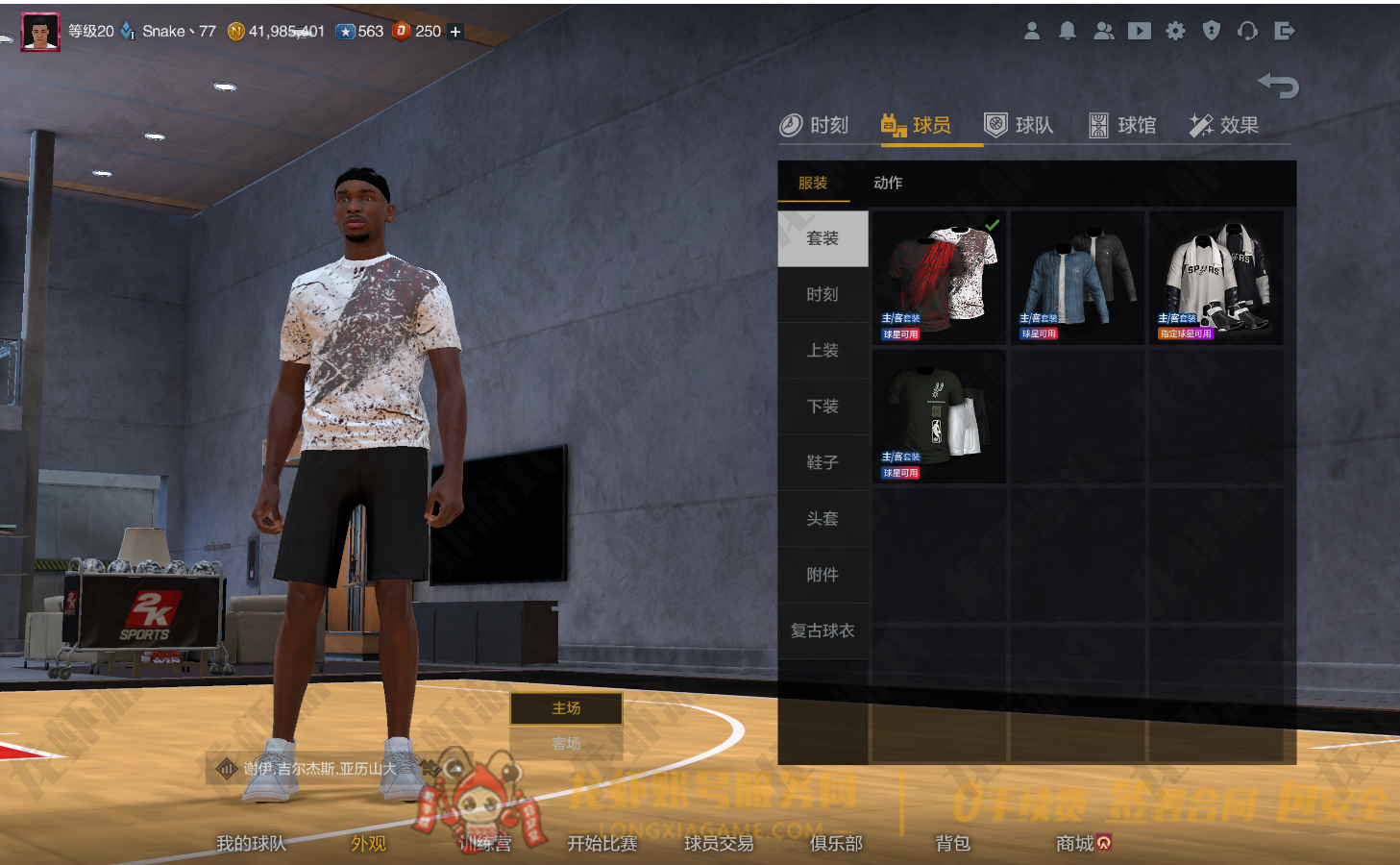Pick the dark green Spurs tee outfit

939,416
